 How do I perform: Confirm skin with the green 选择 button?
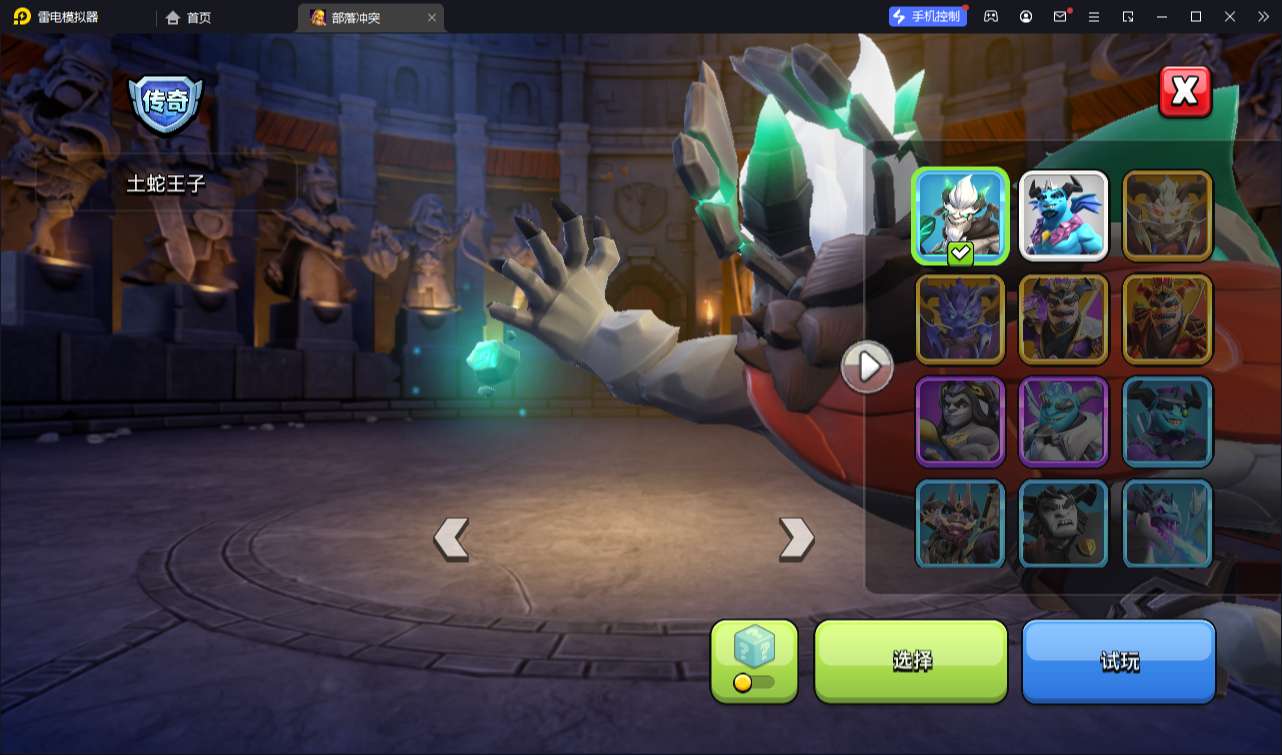[x=911, y=660]
